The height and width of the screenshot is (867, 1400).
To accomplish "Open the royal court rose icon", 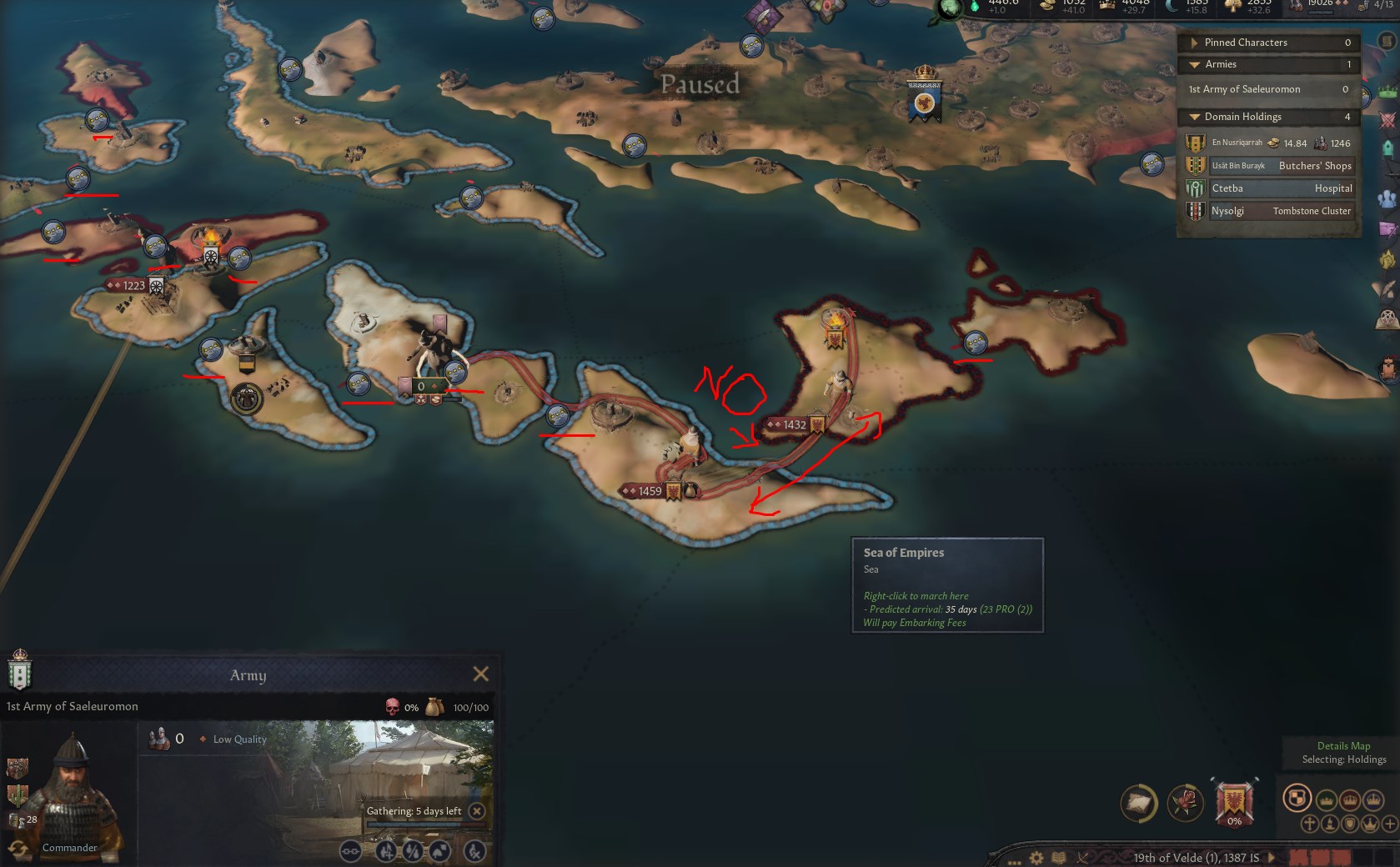I will click(x=1187, y=802).
